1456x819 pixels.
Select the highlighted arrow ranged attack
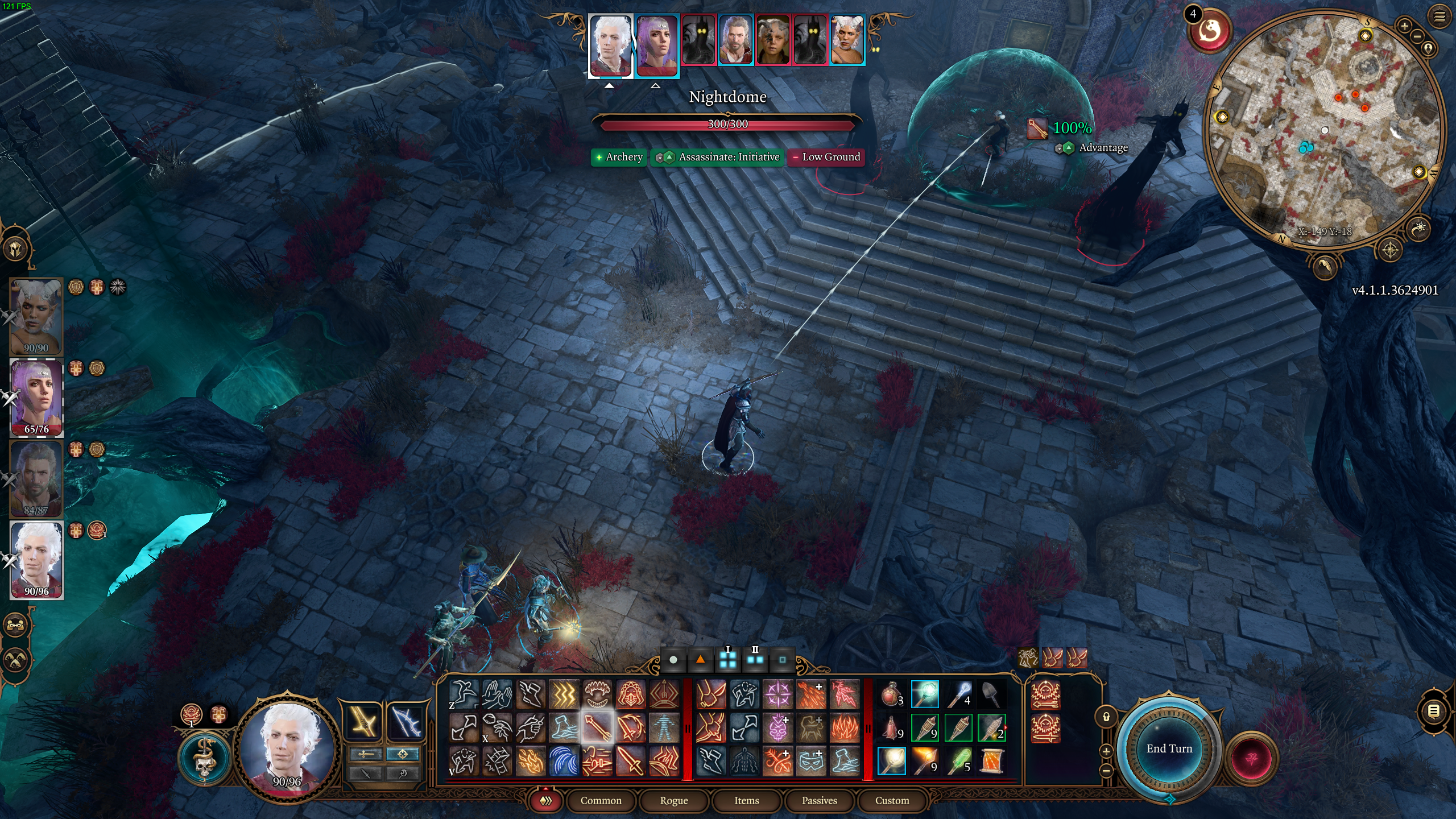pyautogui.click(x=597, y=727)
